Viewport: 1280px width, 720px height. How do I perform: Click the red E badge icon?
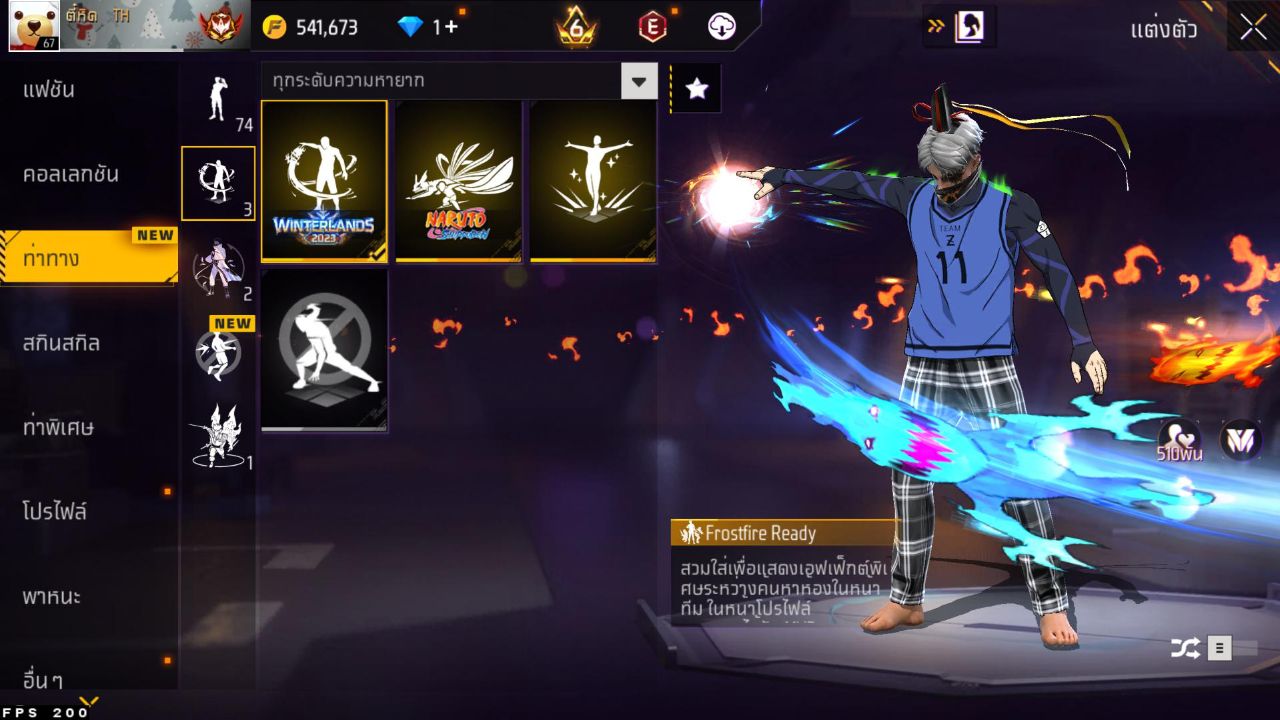652,27
